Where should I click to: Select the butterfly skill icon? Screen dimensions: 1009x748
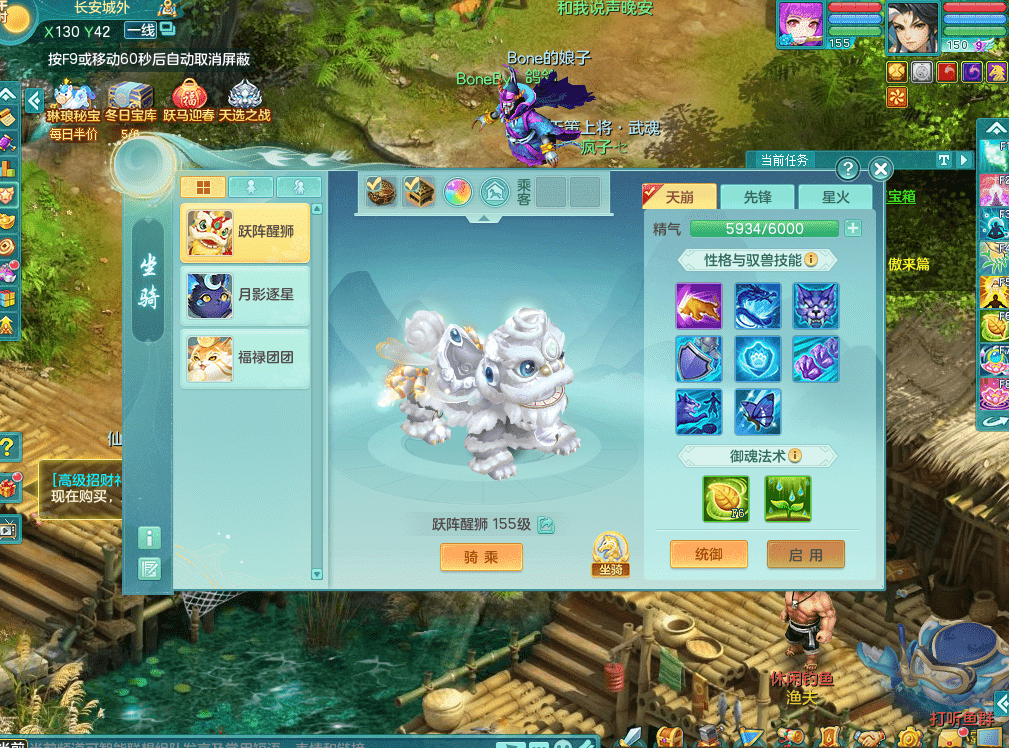point(757,412)
